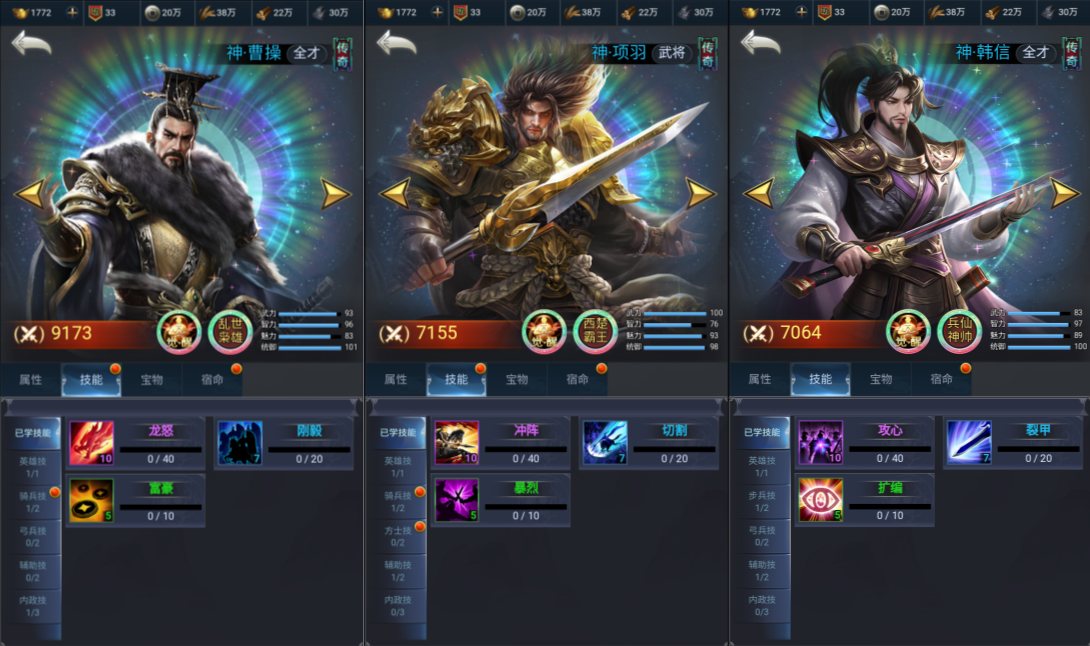Show the 步兵技 skill category
The width and height of the screenshot is (1090, 646).
coord(762,500)
